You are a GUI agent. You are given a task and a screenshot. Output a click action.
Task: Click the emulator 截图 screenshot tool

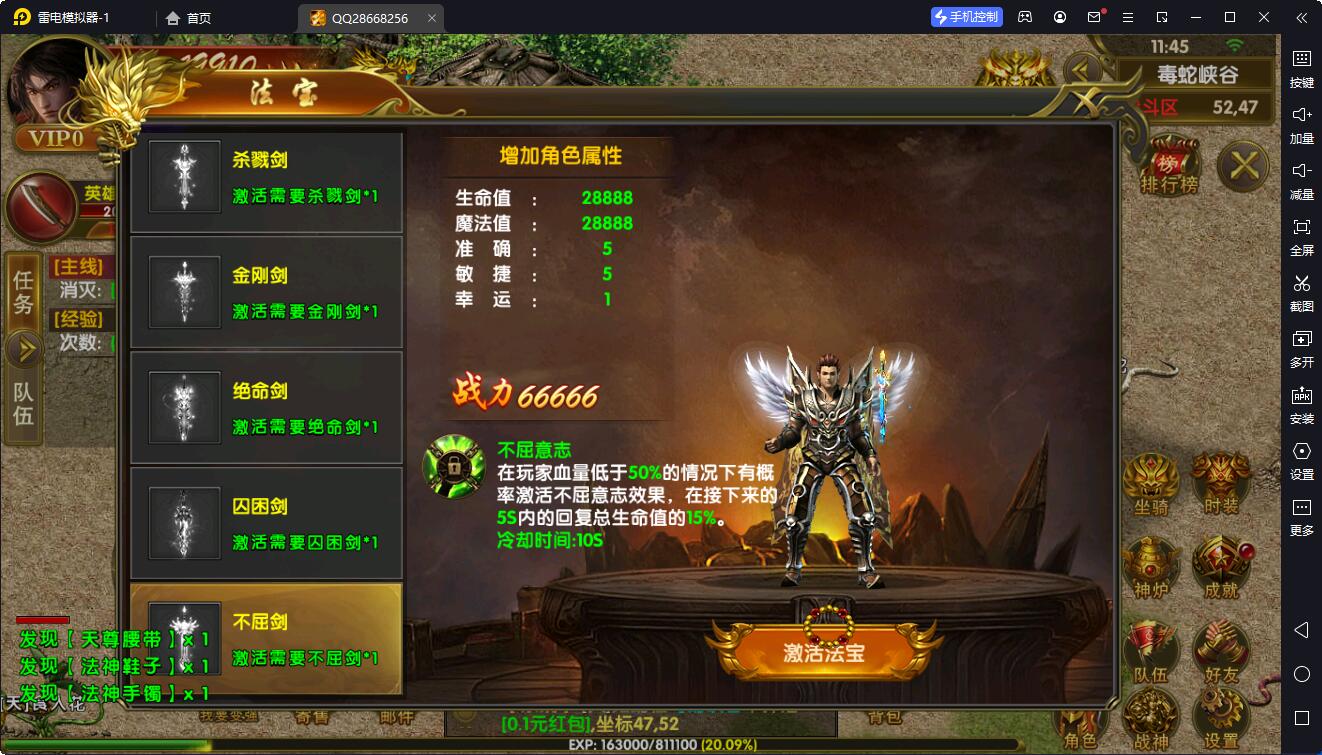pyautogui.click(x=1301, y=292)
